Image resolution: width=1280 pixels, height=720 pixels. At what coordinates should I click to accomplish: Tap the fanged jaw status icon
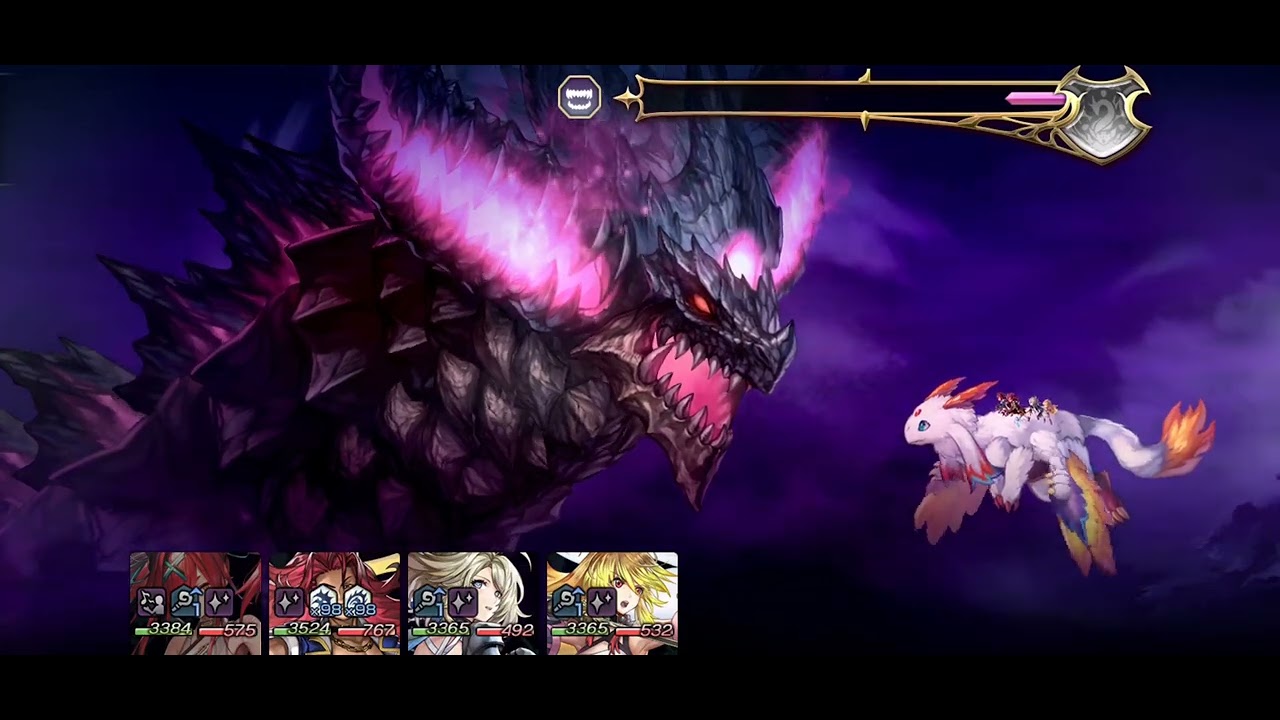point(580,98)
